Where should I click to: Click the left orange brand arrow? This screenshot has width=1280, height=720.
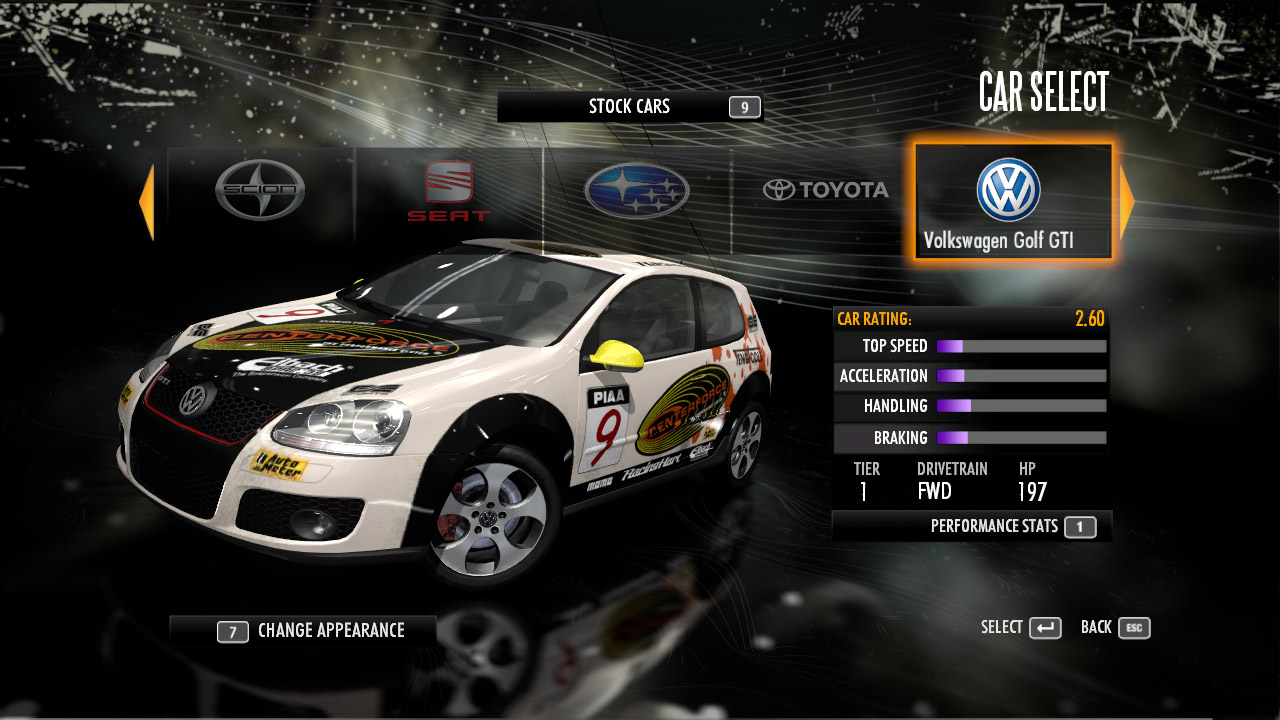pyautogui.click(x=146, y=203)
